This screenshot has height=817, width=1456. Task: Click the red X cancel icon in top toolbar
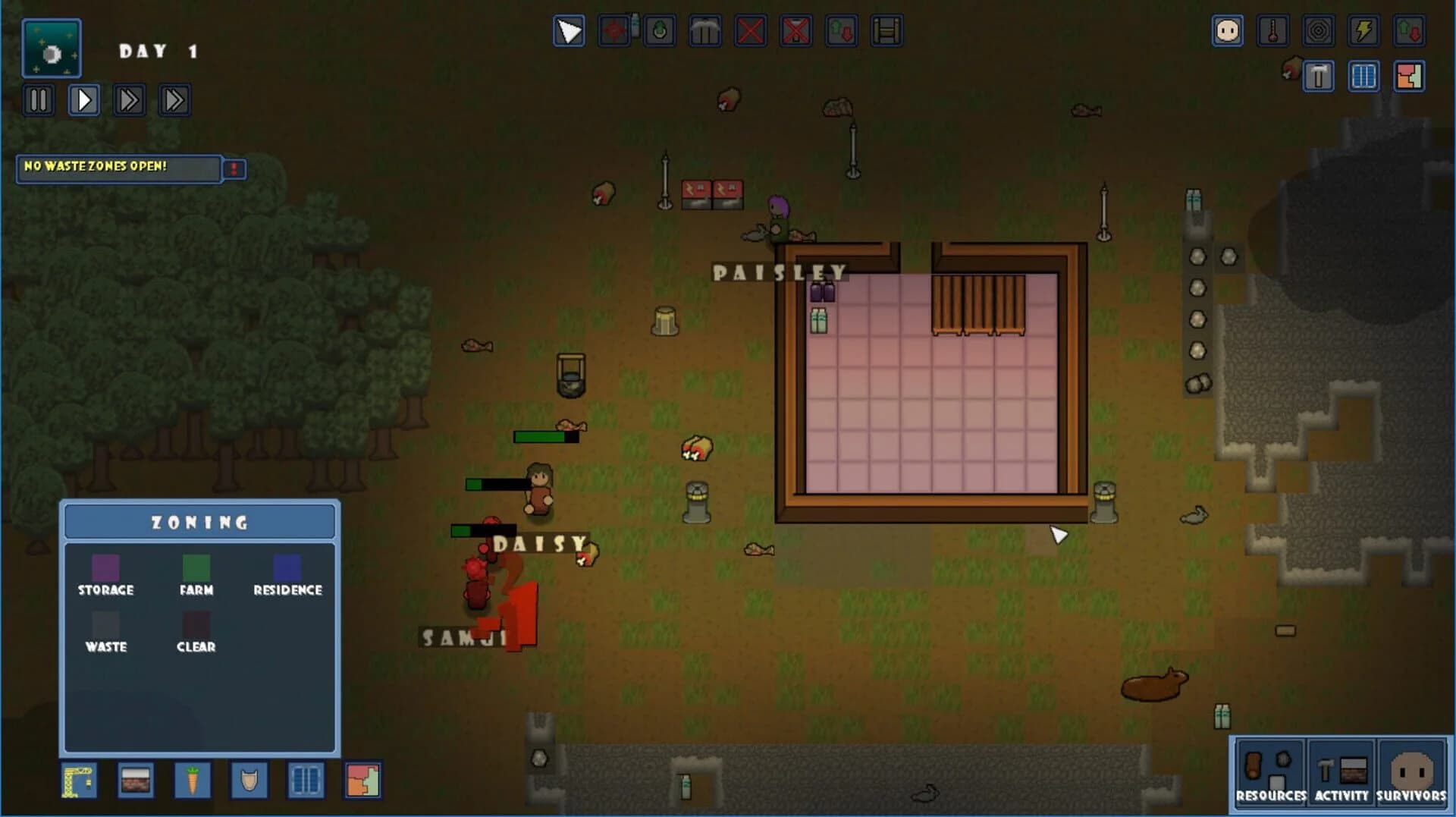(751, 31)
